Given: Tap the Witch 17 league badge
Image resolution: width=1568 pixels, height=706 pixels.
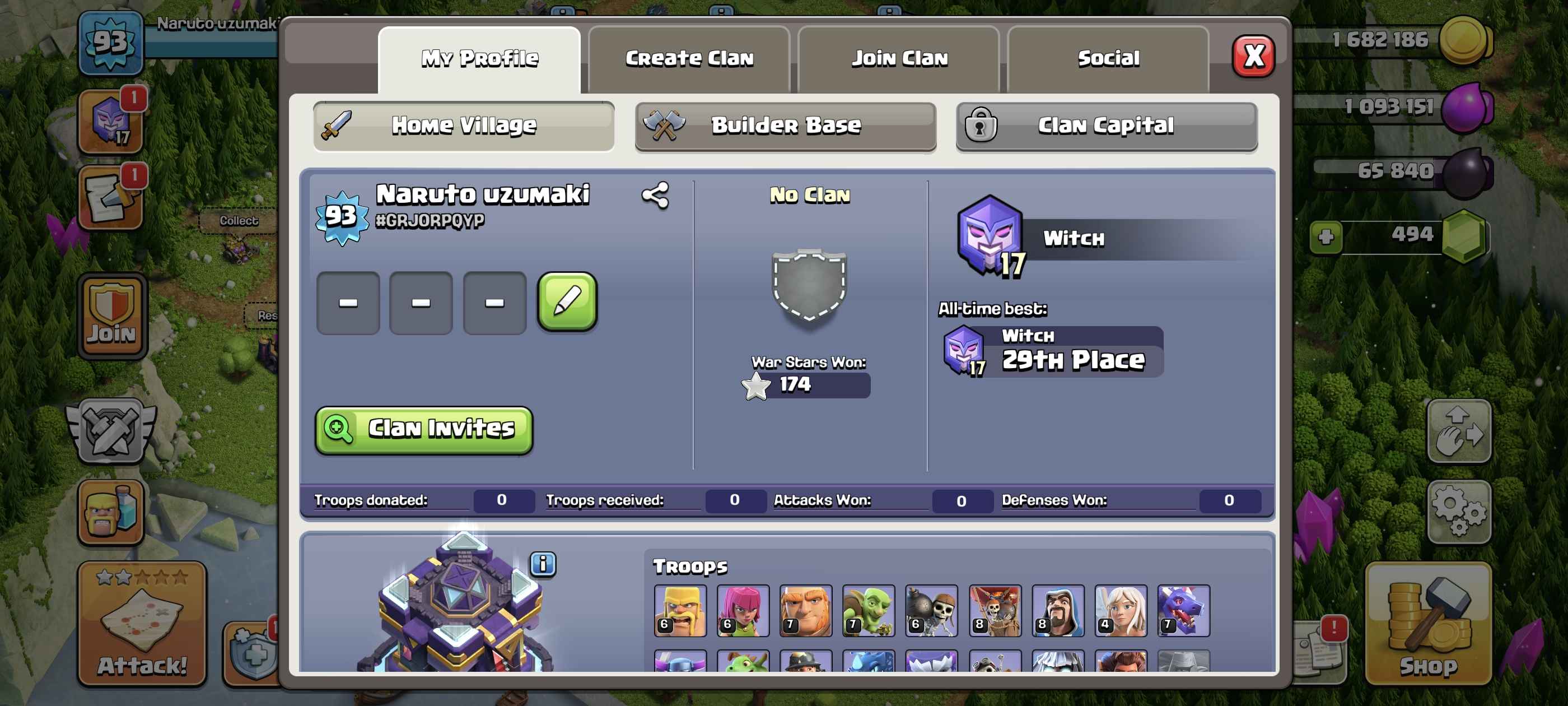Looking at the screenshot, I should 990,236.
